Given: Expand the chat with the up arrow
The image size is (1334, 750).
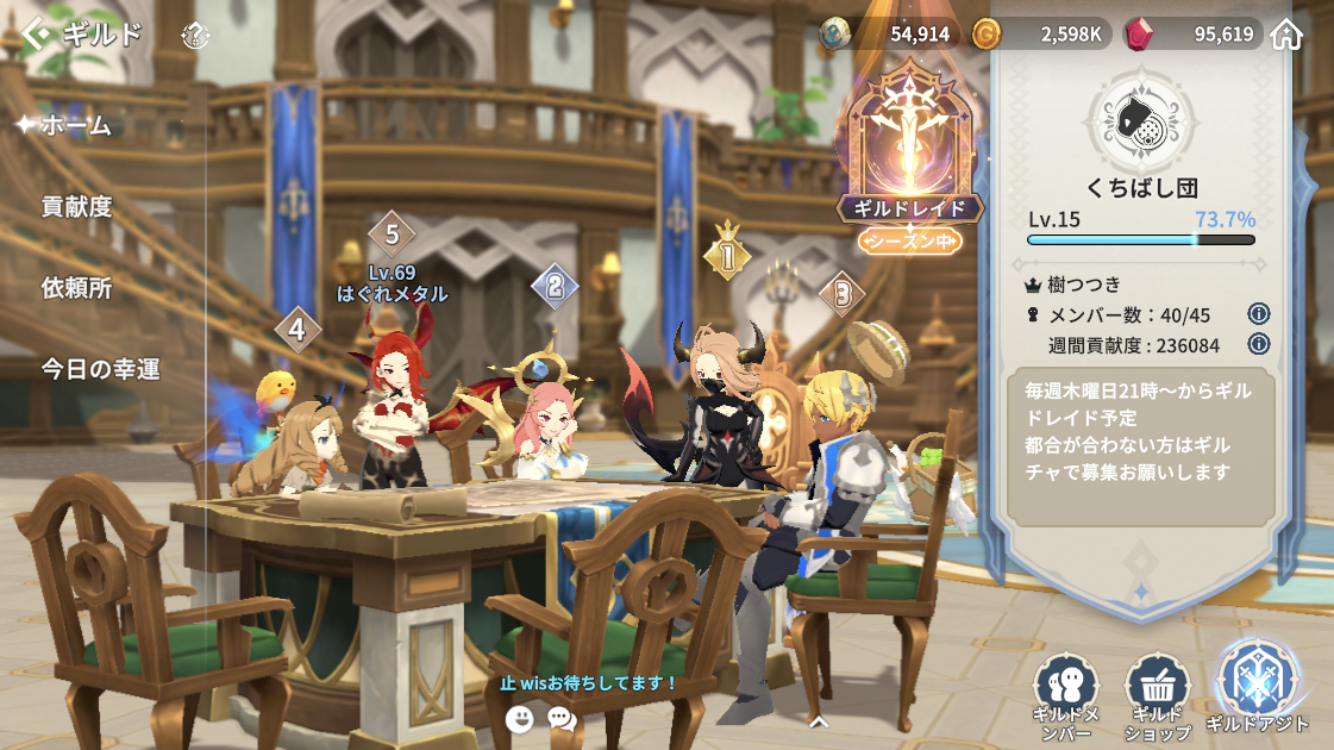Looking at the screenshot, I should tap(818, 719).
